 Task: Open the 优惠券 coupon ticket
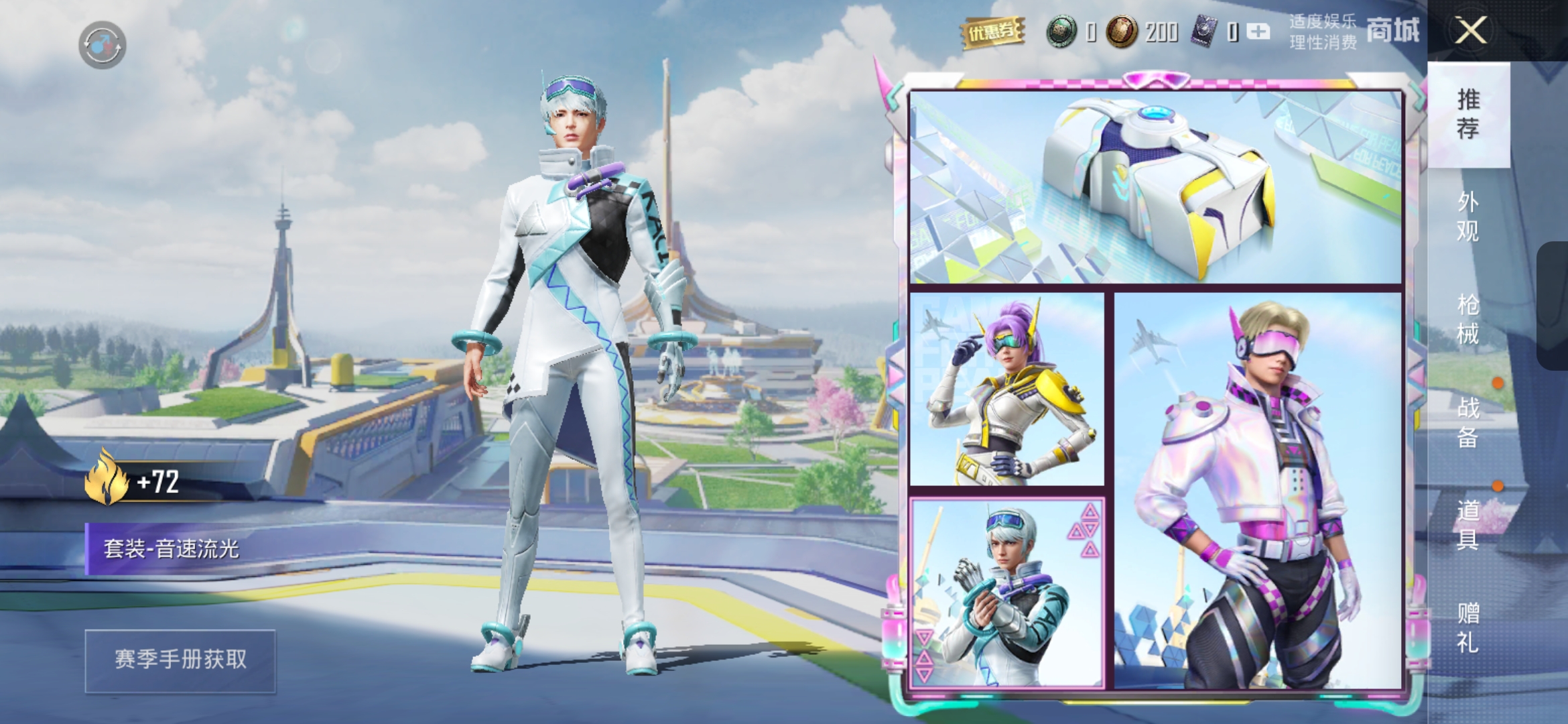(992, 32)
